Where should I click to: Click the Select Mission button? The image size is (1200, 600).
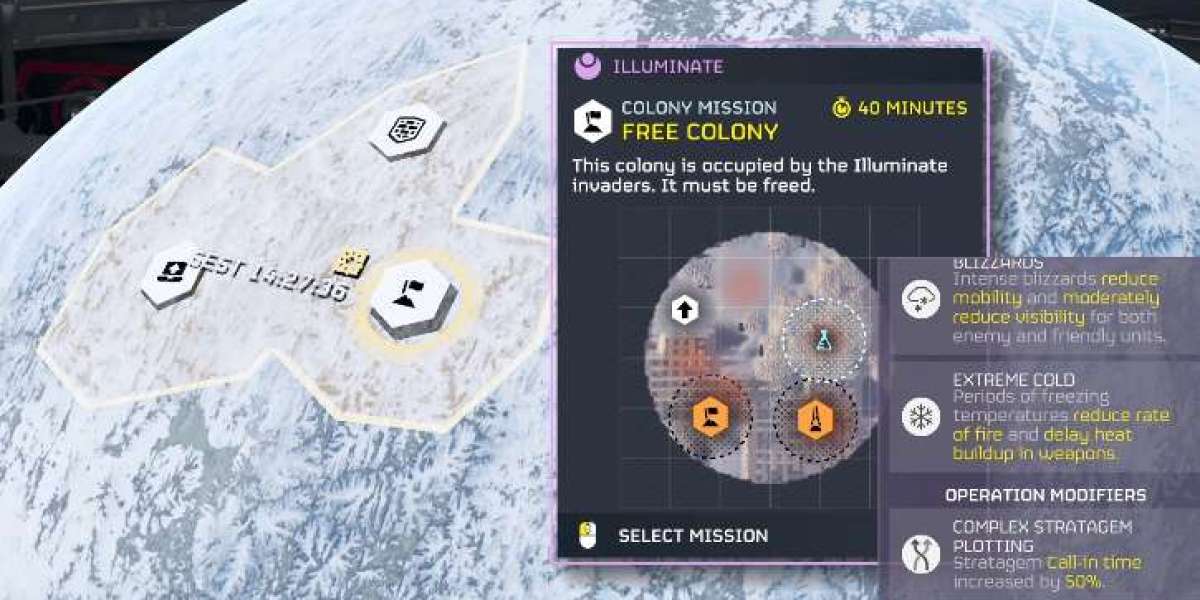coord(692,536)
